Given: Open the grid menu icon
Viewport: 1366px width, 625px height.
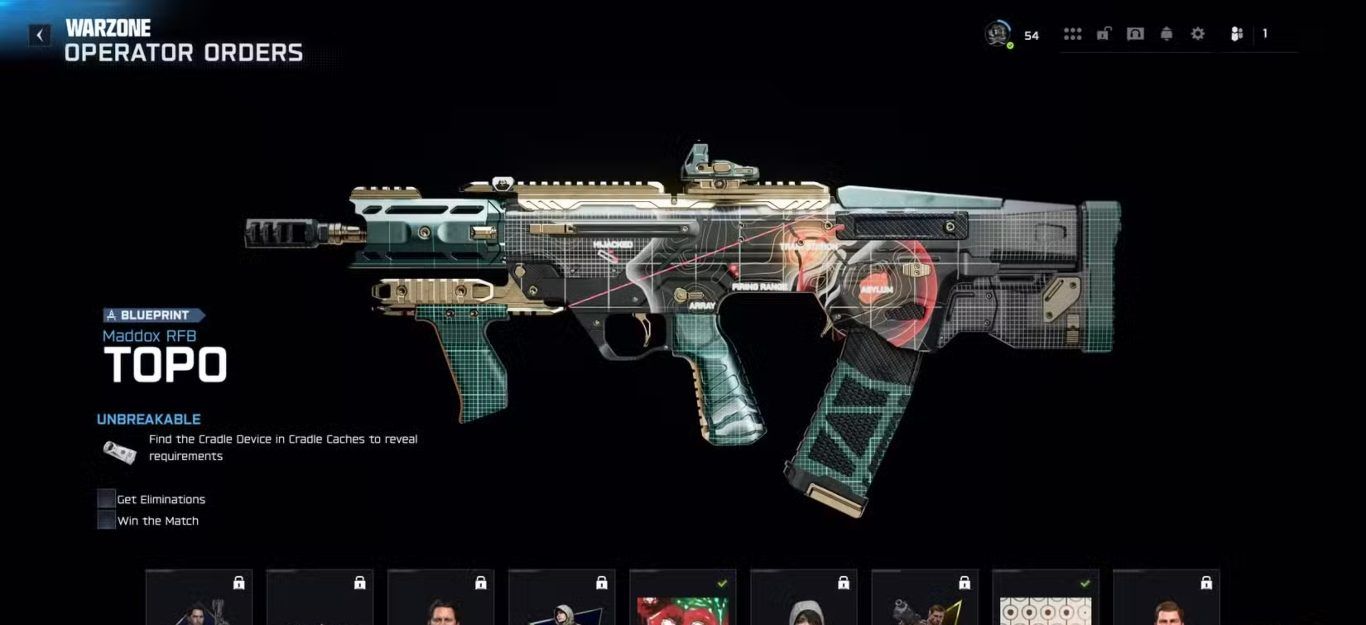Looking at the screenshot, I should click(x=1072, y=34).
